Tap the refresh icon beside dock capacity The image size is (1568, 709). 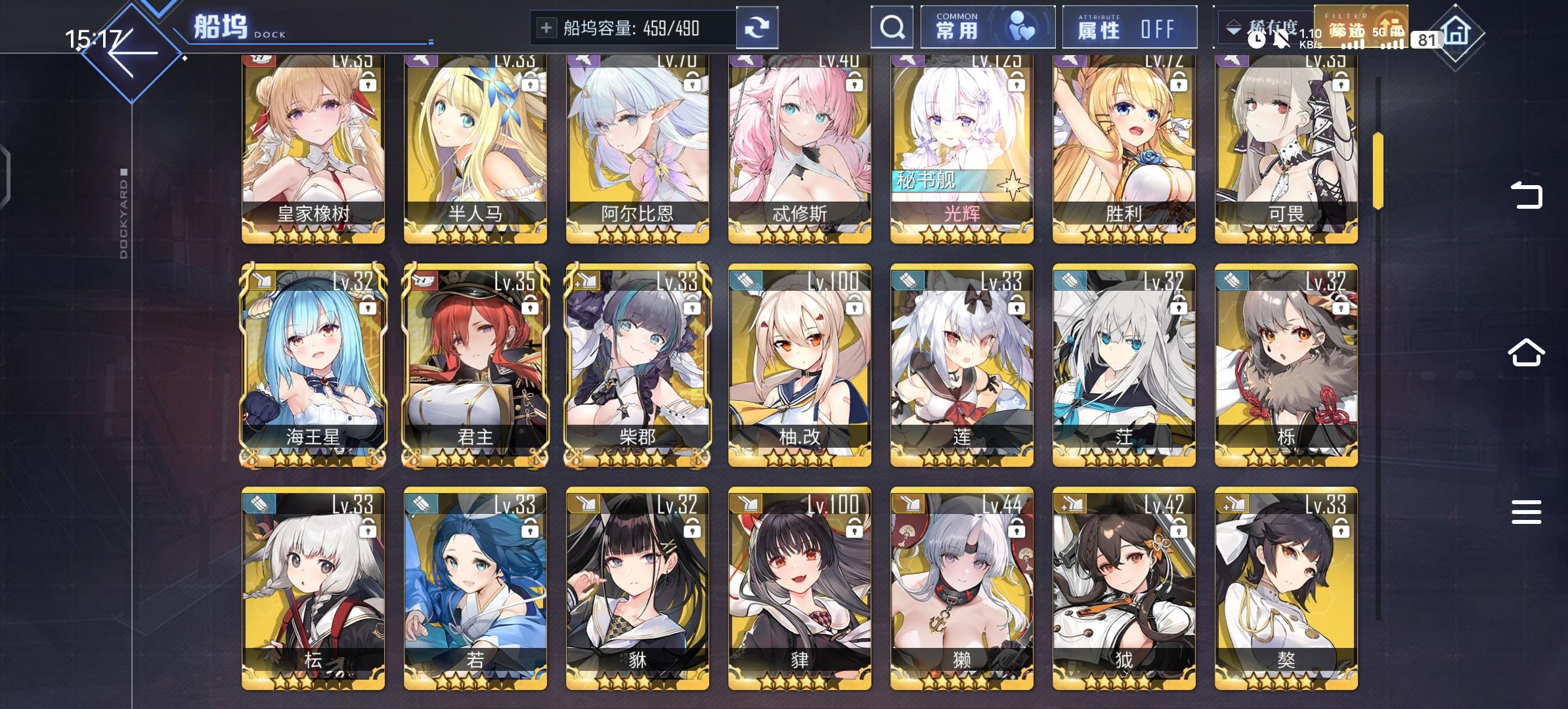click(x=756, y=28)
